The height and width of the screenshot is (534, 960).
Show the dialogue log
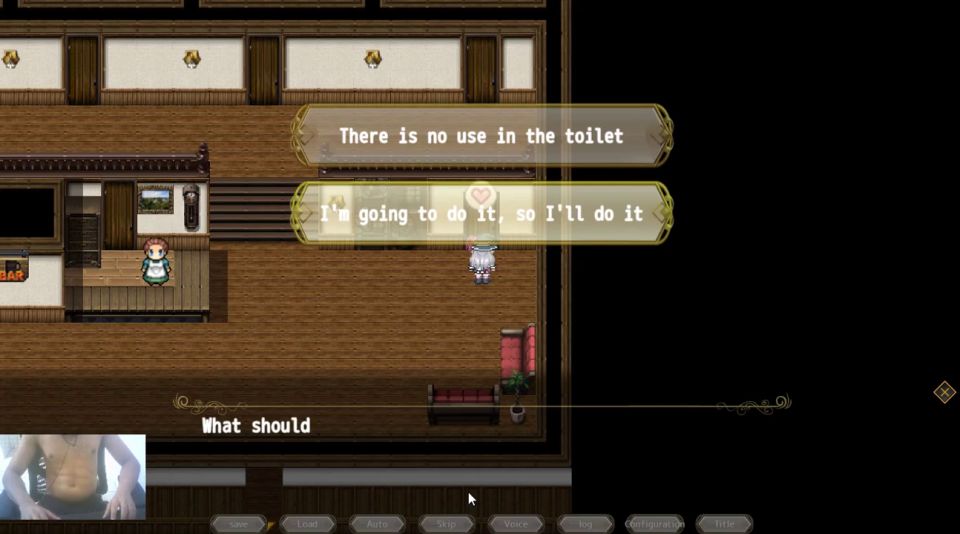coord(585,524)
